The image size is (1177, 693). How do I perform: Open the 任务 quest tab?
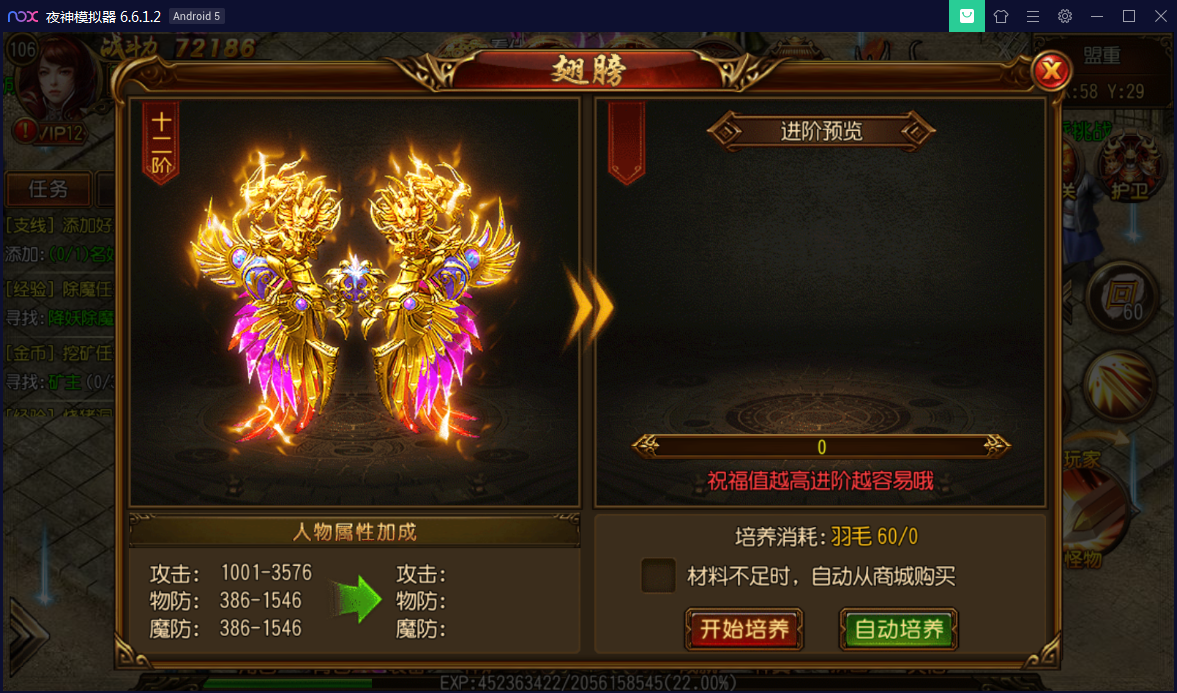click(x=48, y=189)
